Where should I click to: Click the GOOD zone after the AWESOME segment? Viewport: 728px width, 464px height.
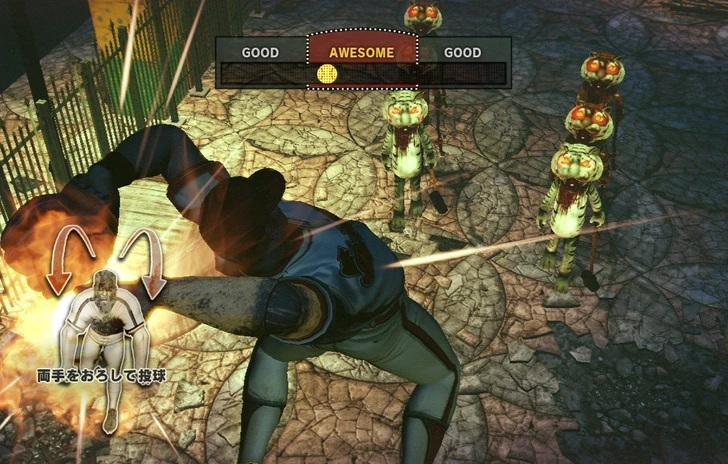462,52
